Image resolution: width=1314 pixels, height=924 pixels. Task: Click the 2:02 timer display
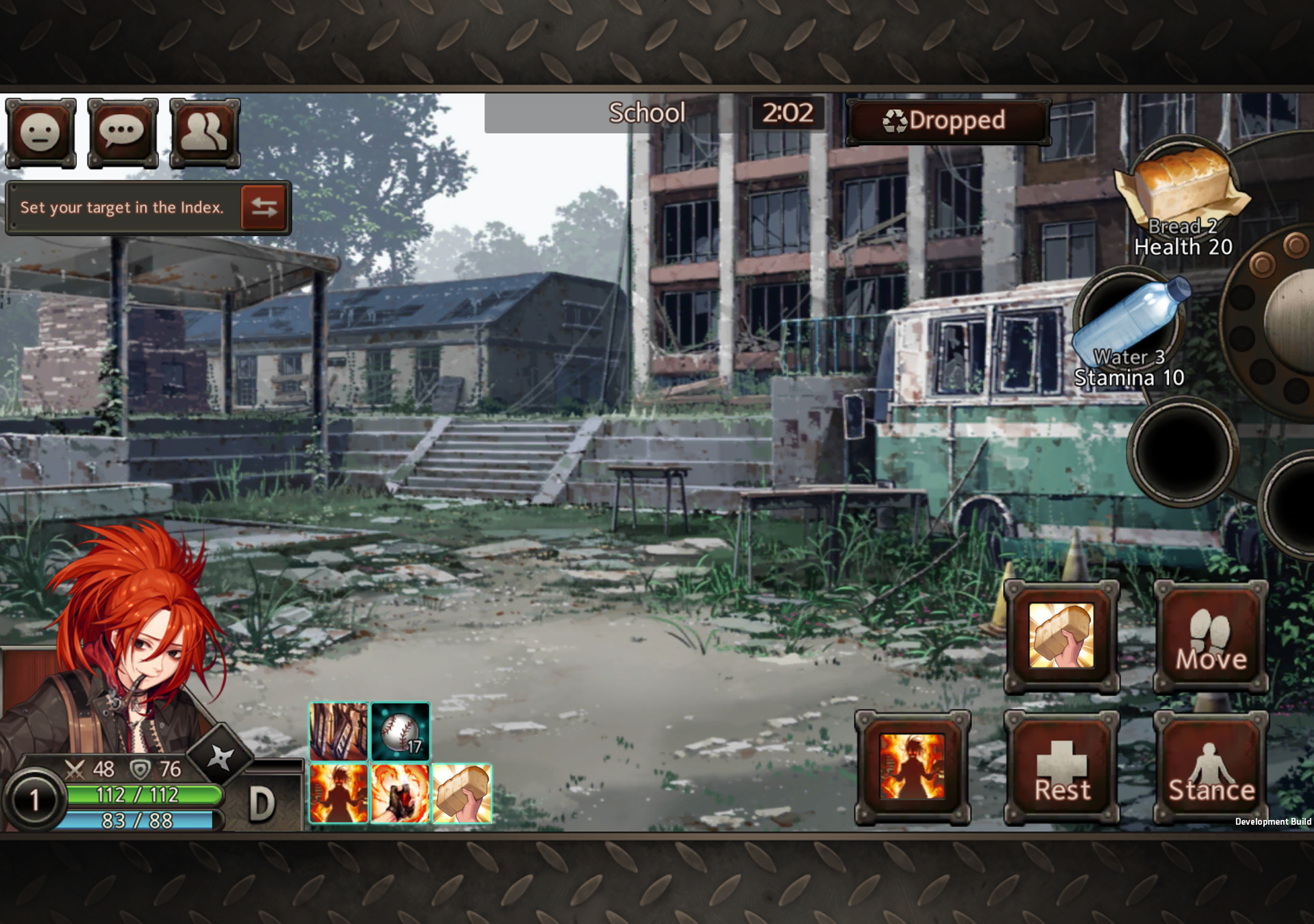[x=788, y=113]
